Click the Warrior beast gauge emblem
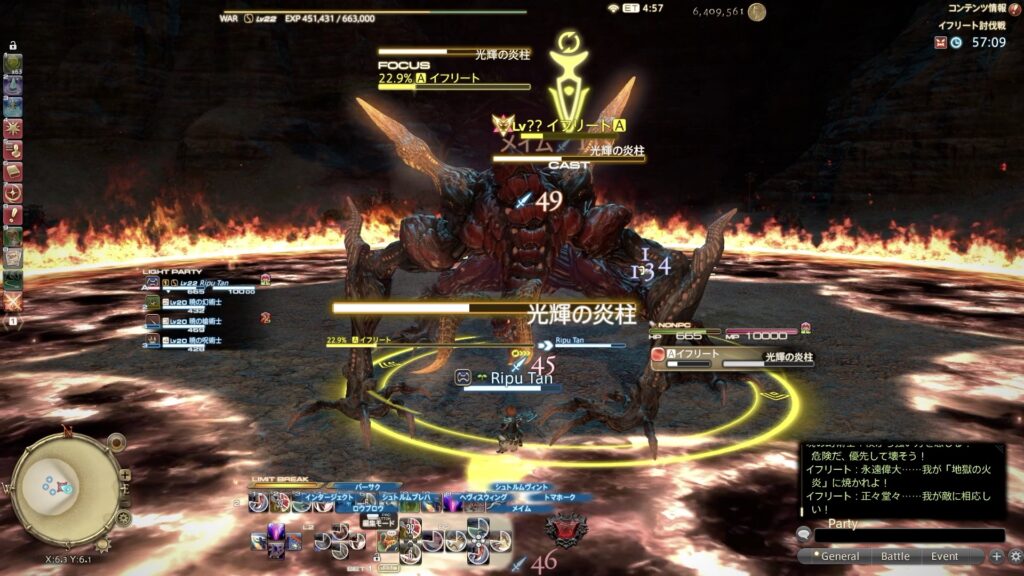The image size is (1024, 576). pos(567,528)
